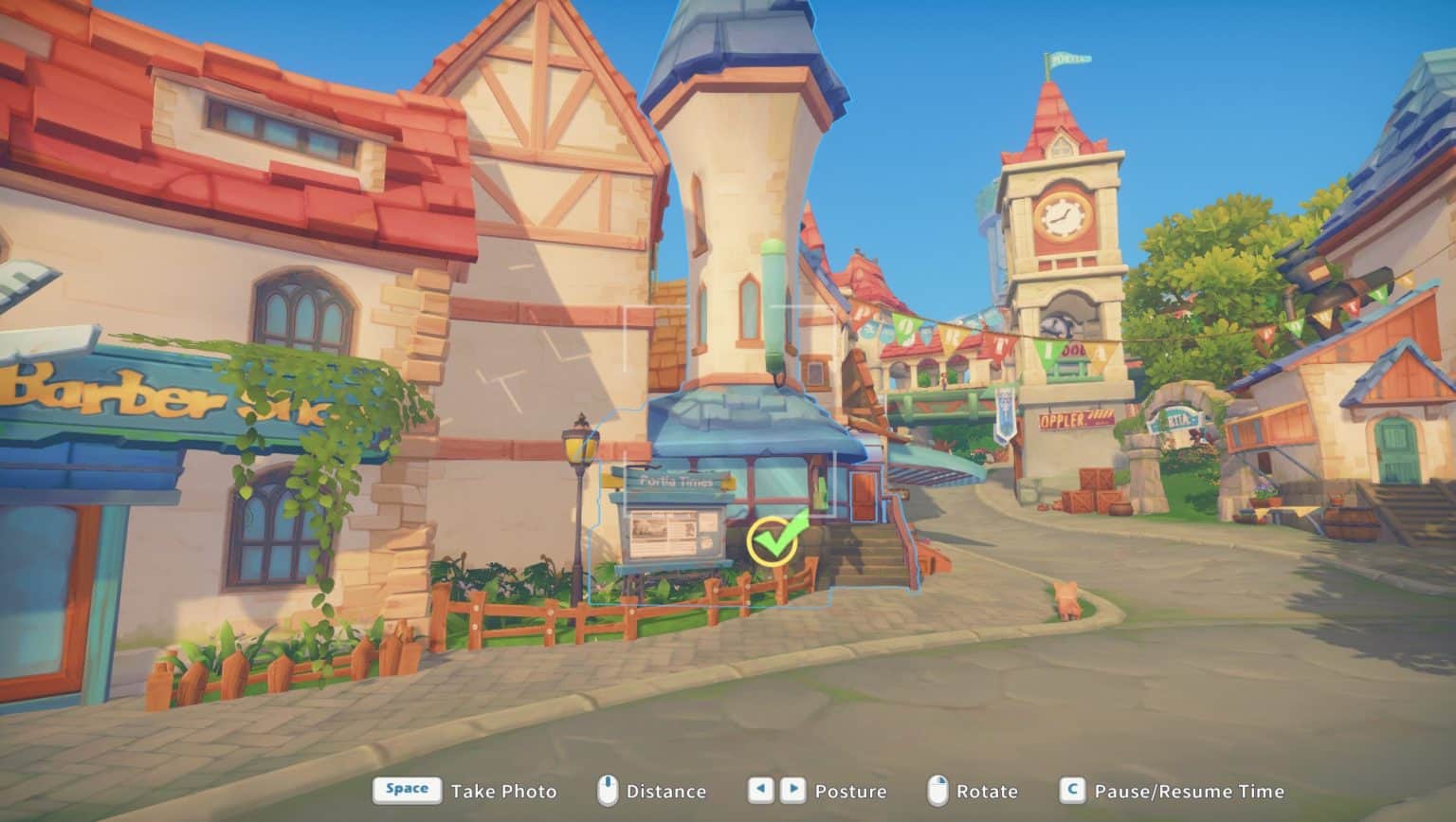1456x822 pixels.
Task: Click the C key Pause/Resume Time icon
Action: click(x=1072, y=791)
